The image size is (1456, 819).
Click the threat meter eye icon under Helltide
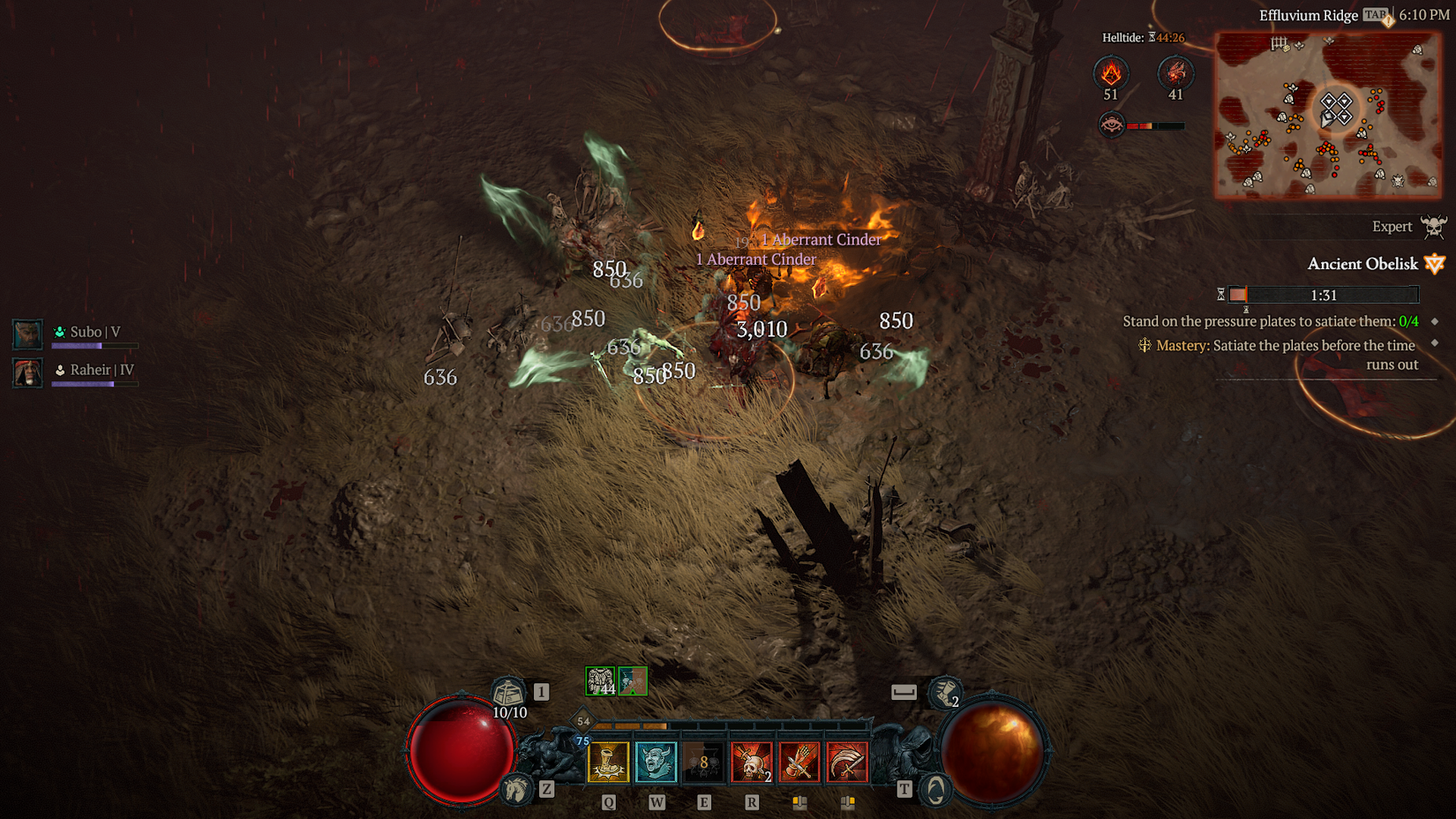[x=1113, y=125]
